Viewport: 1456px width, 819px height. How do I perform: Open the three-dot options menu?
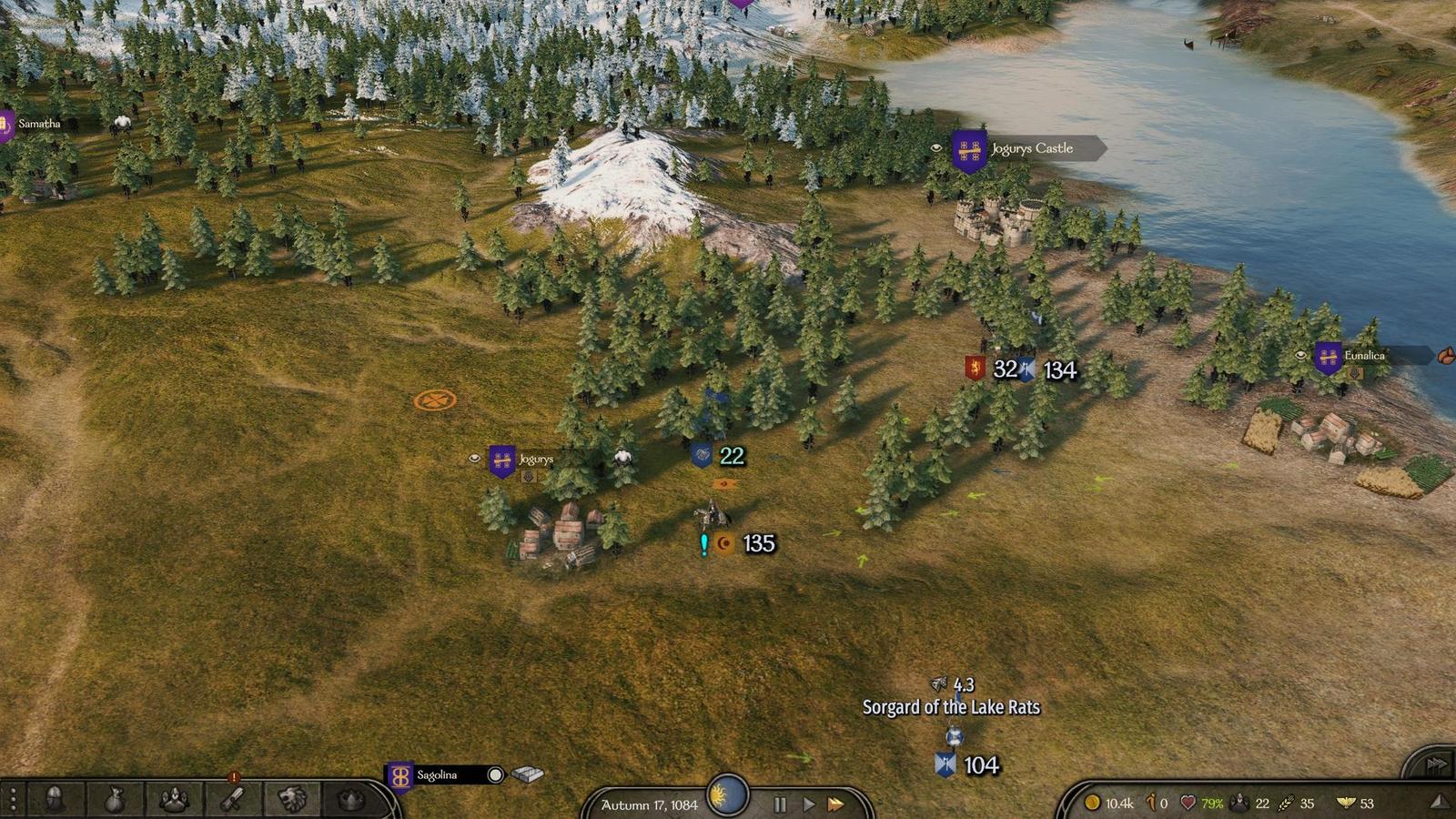[13, 800]
